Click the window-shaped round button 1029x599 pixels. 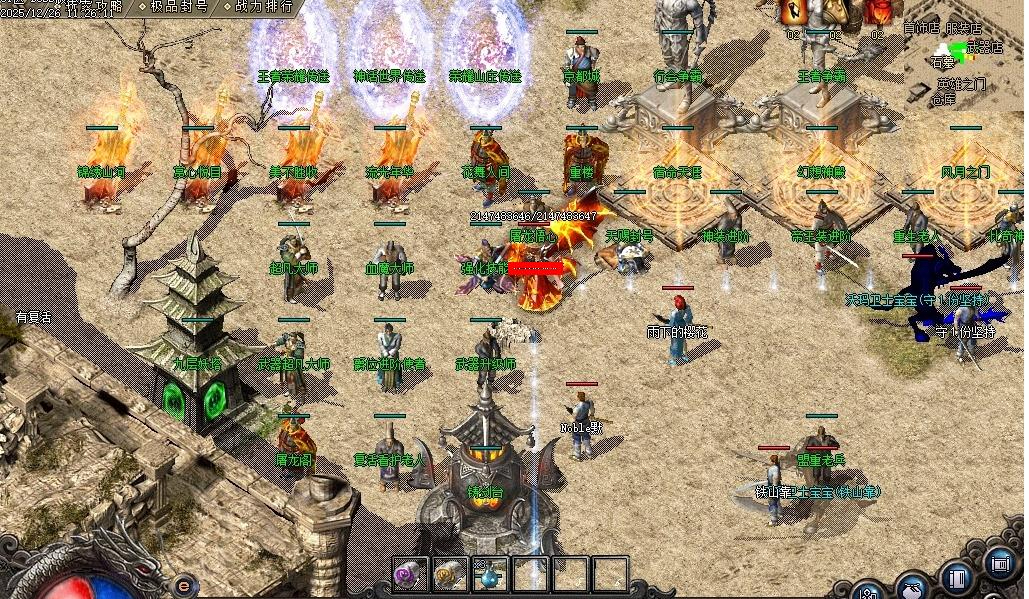(1000, 566)
